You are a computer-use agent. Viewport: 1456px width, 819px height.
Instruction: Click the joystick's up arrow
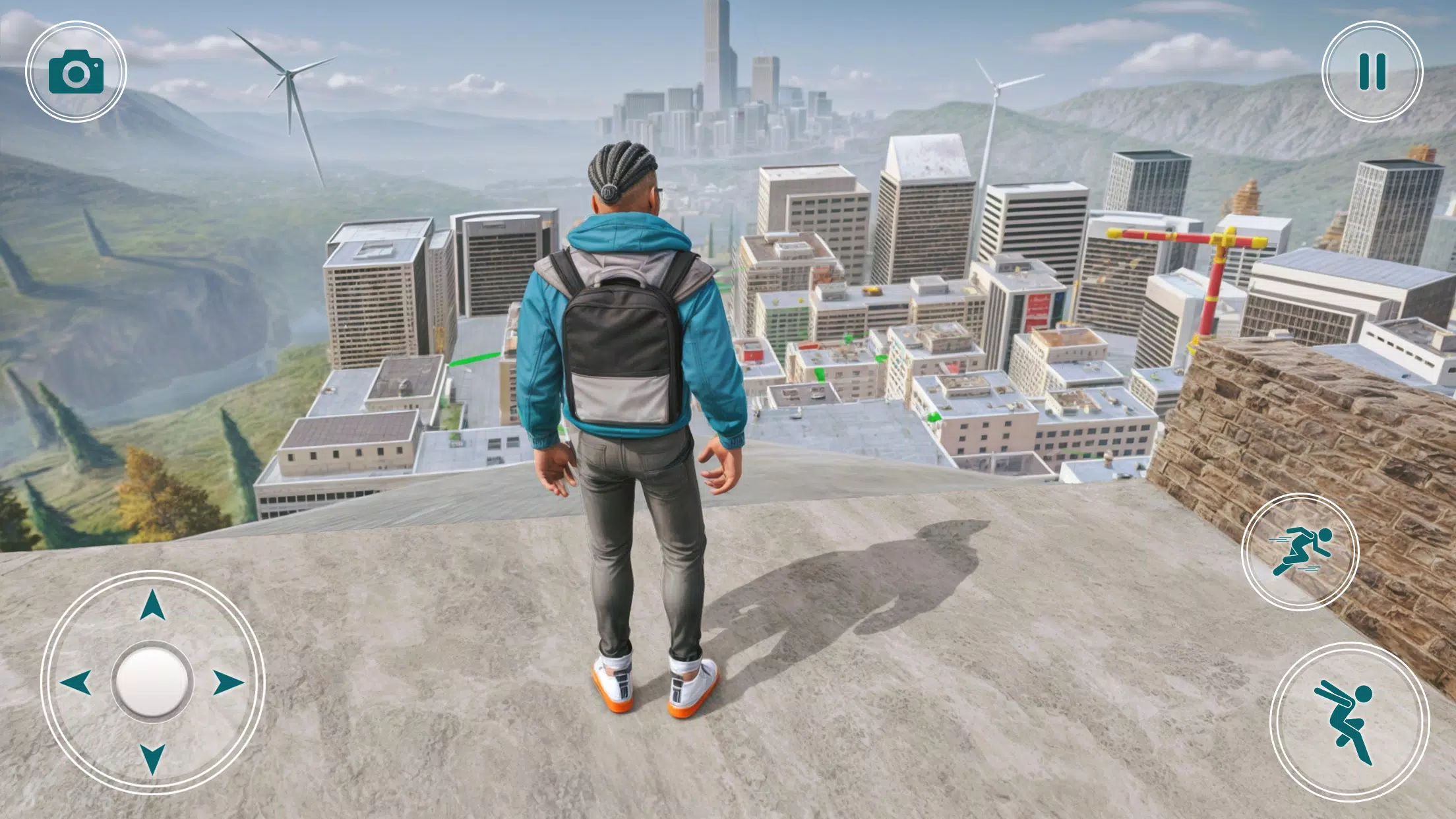tap(152, 605)
